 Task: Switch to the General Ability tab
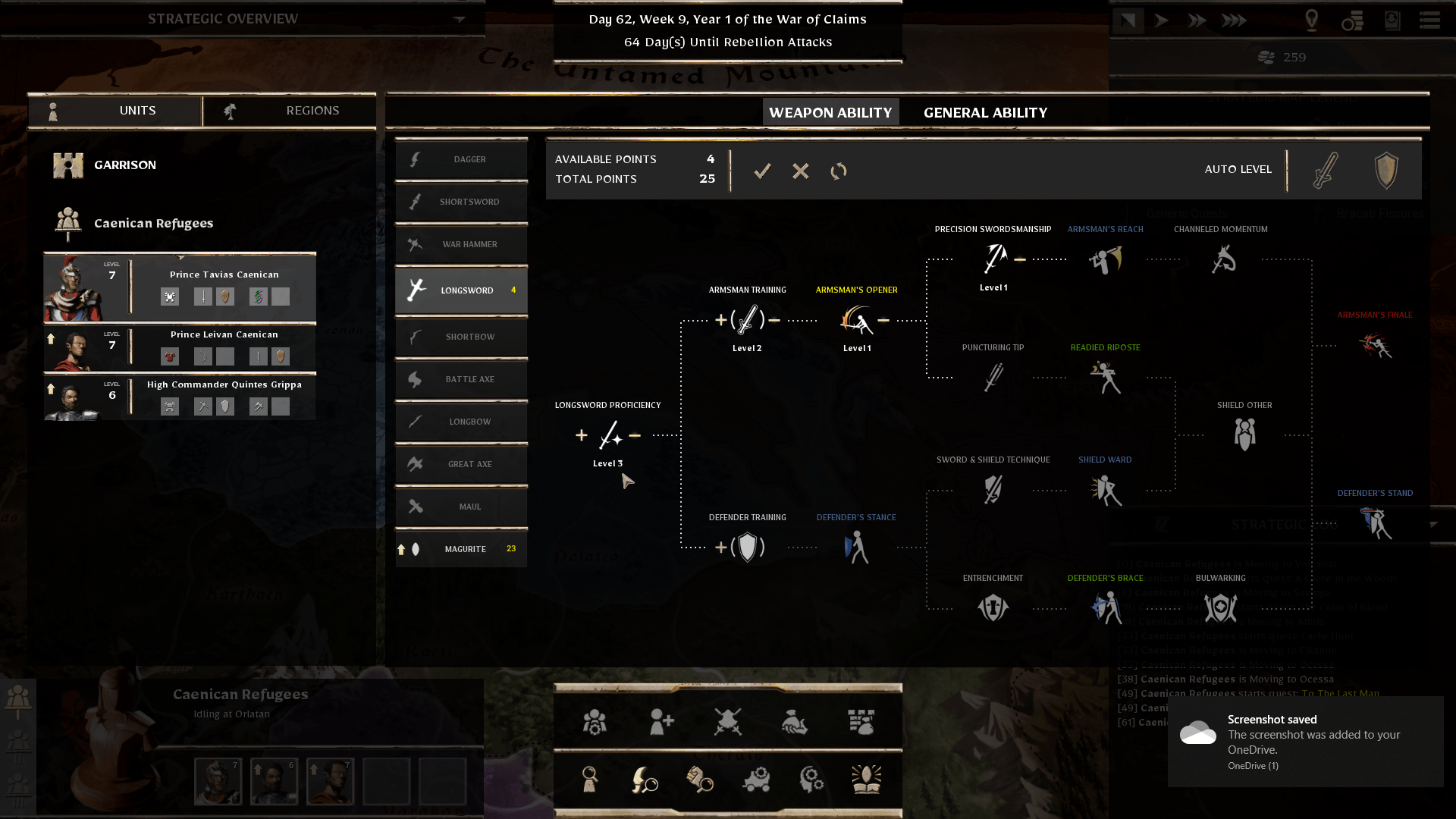tap(985, 112)
